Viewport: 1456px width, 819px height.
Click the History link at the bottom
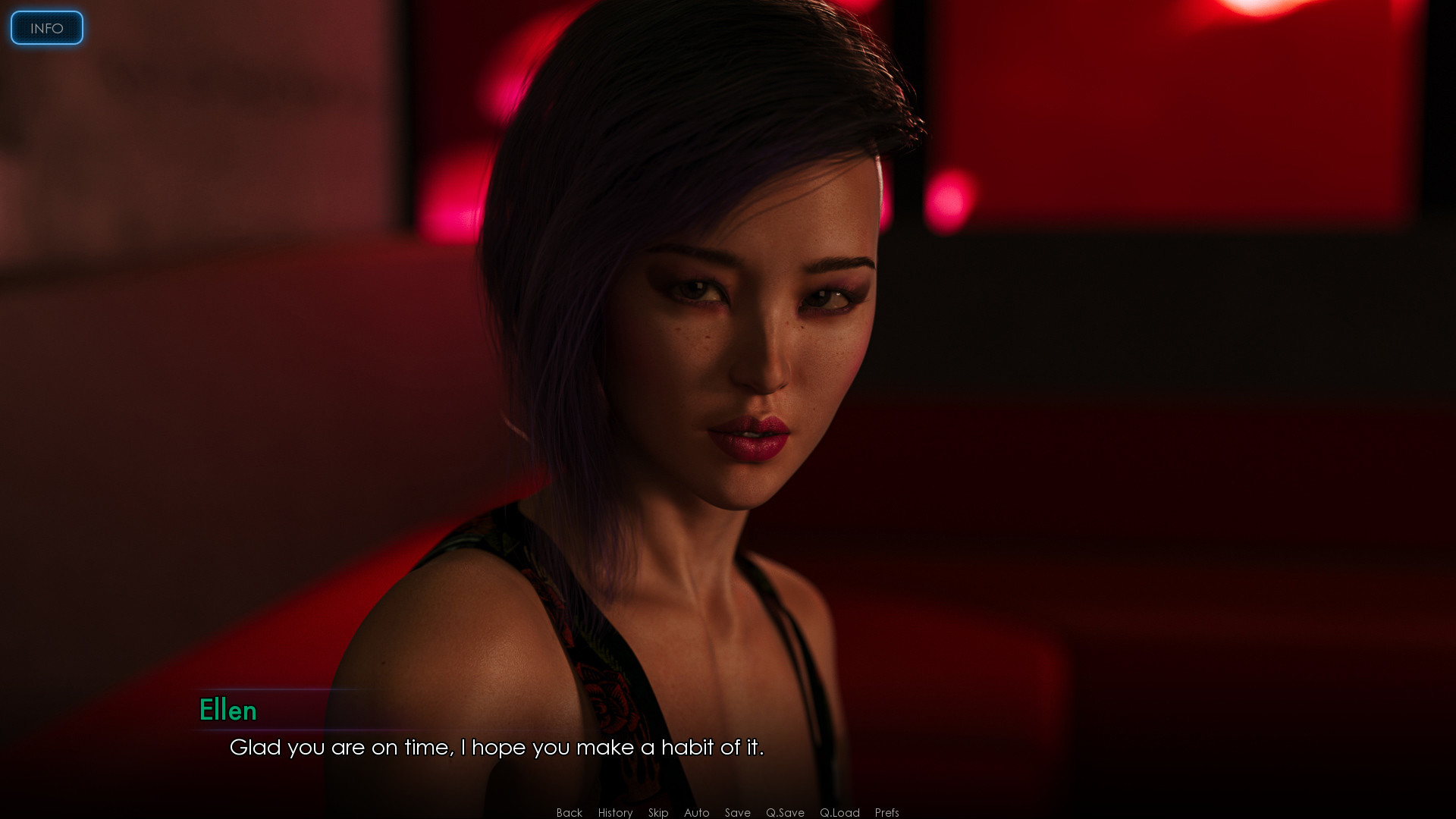pyautogui.click(x=614, y=812)
